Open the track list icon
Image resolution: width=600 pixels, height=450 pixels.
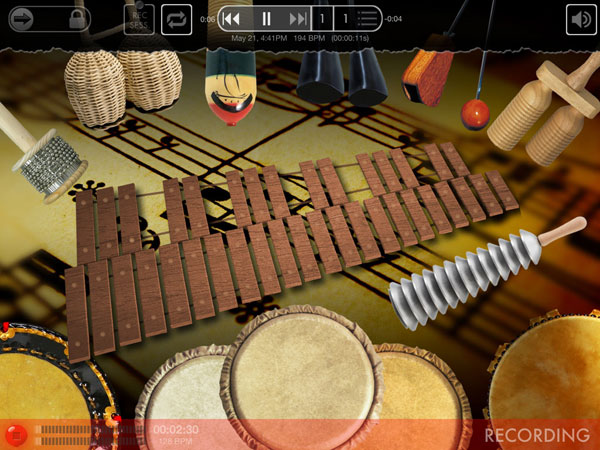point(368,18)
